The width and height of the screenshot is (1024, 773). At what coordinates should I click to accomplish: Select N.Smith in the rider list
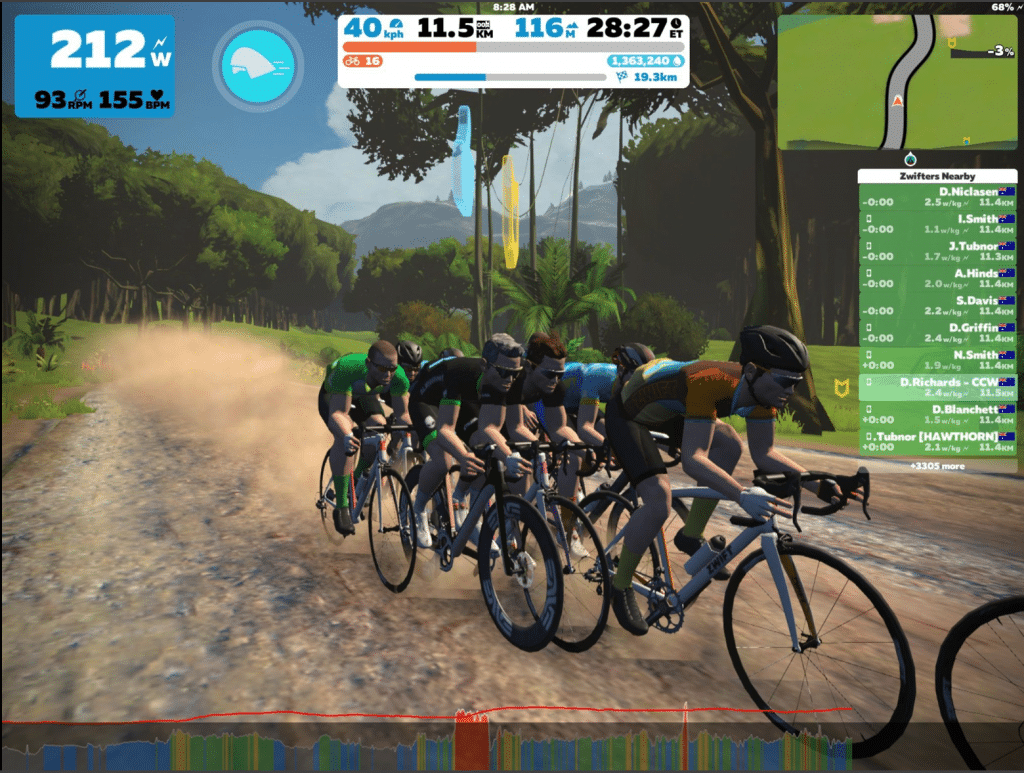click(937, 360)
